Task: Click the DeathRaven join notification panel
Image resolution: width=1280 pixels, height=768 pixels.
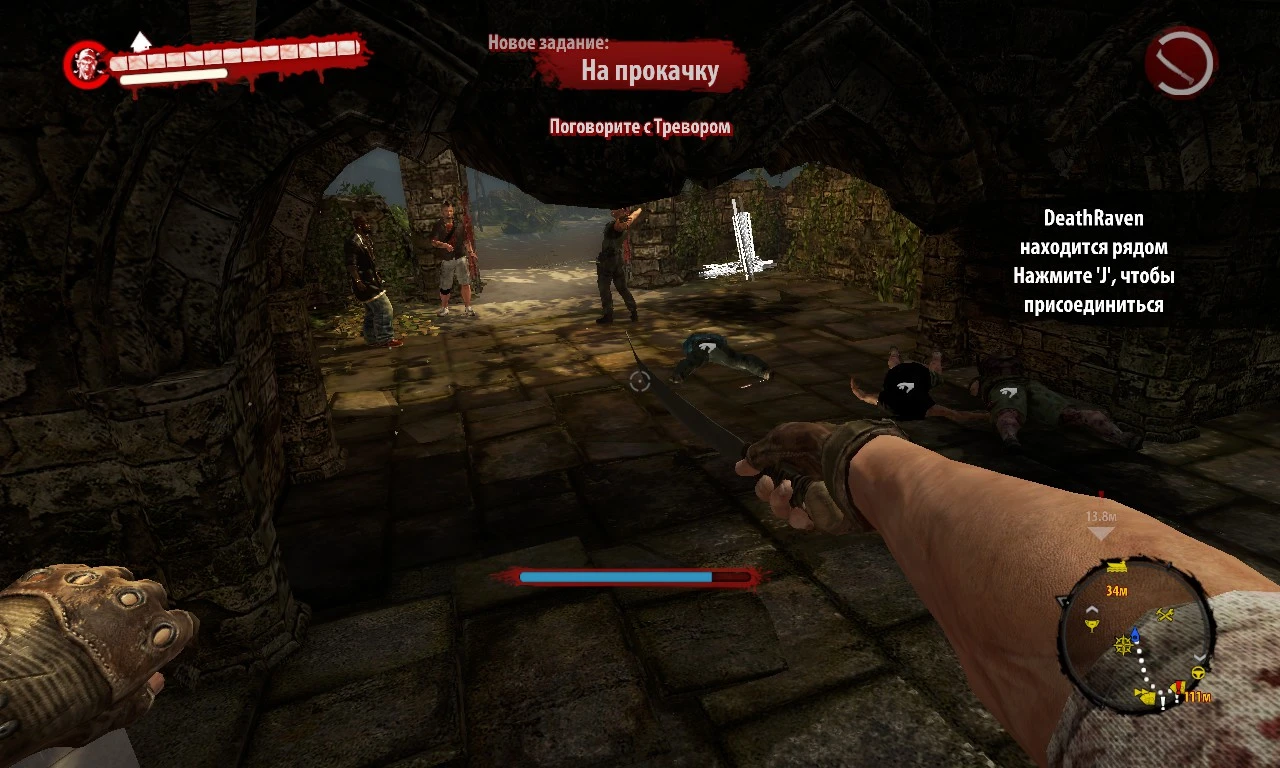Action: coord(1097,262)
